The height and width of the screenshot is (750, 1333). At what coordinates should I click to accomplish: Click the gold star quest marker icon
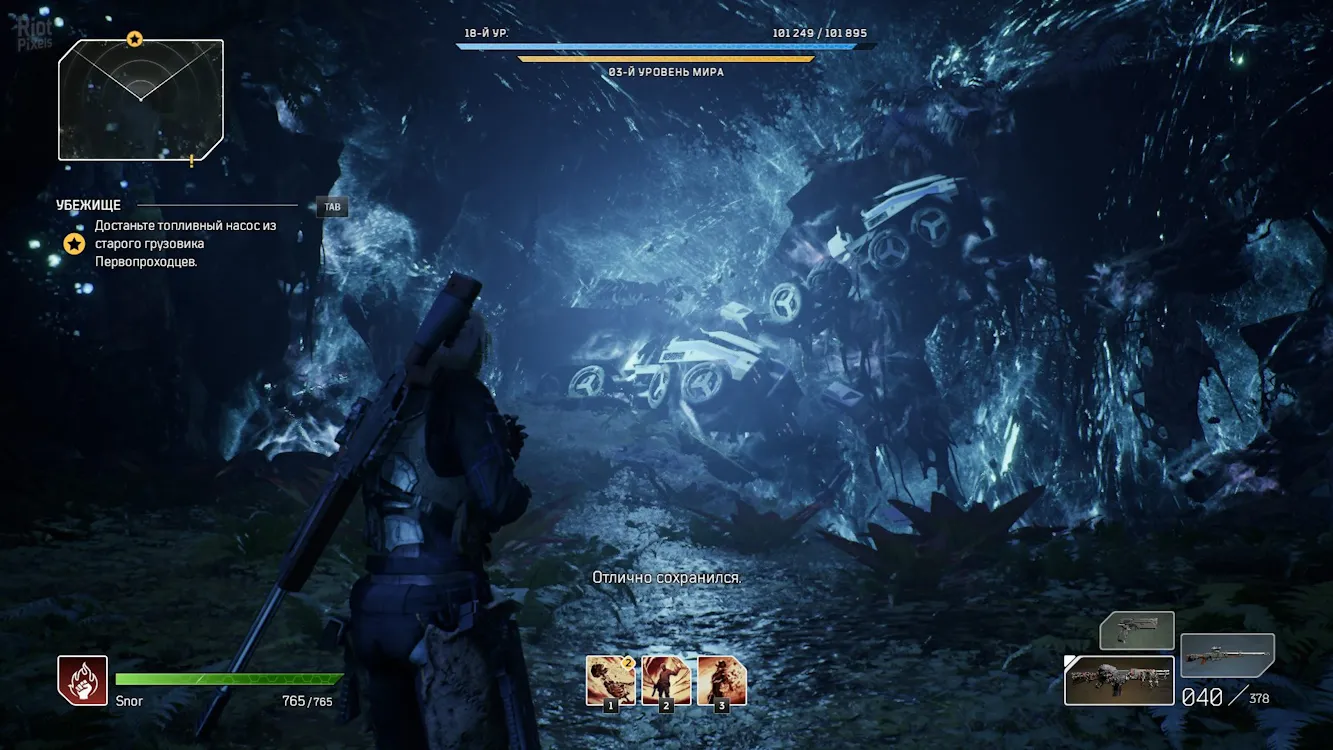click(x=74, y=243)
